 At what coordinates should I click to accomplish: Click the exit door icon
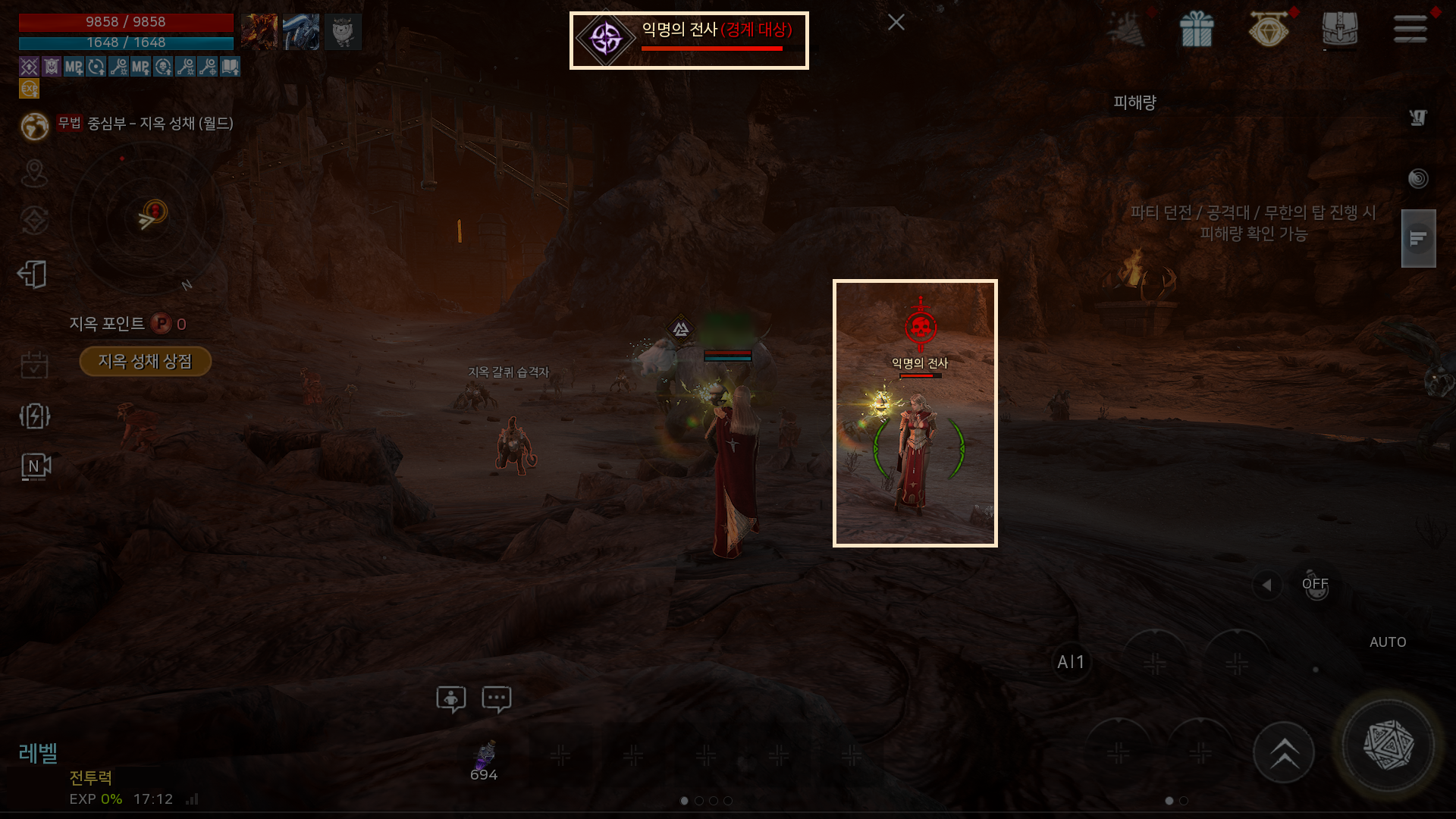pos(33,275)
